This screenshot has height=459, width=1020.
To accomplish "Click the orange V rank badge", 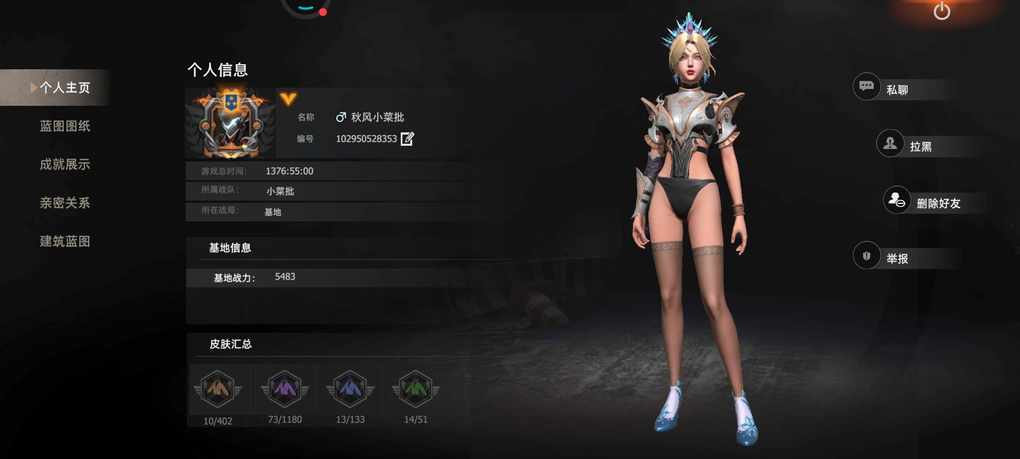I will (288, 99).
